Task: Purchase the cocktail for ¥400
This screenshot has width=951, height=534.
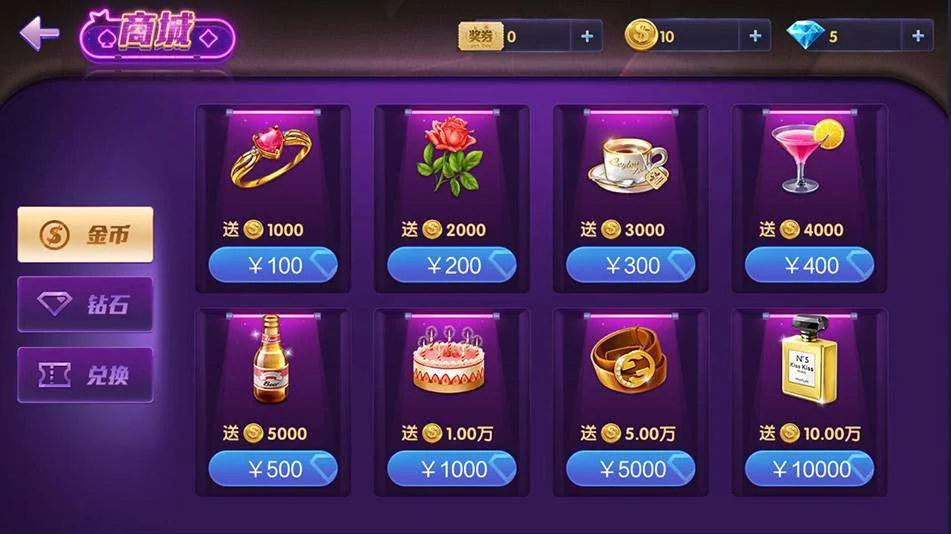Action: coord(809,265)
